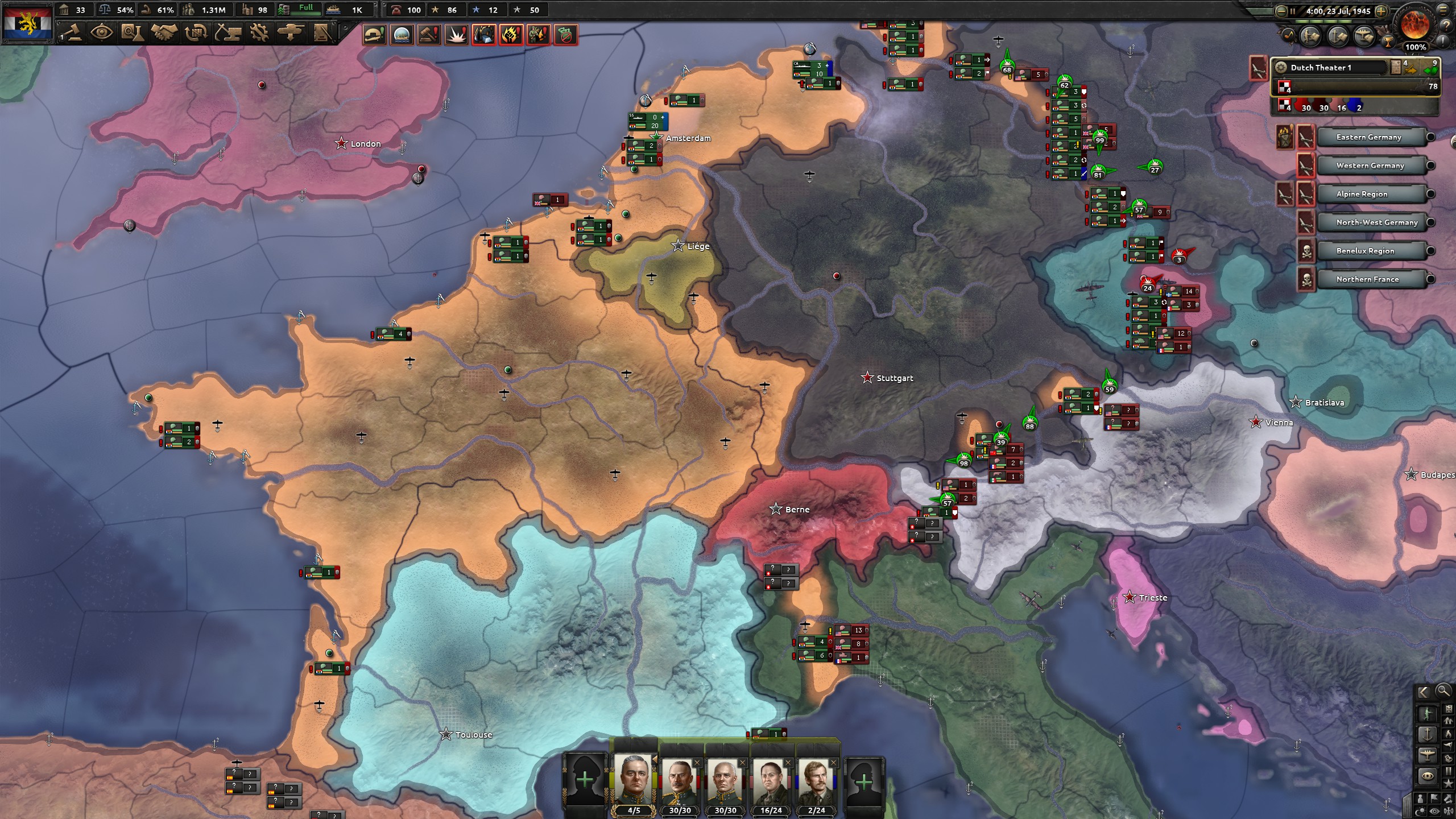The image size is (1456, 819).
Task: Click the pause button beside the date
Action: 1293,12
